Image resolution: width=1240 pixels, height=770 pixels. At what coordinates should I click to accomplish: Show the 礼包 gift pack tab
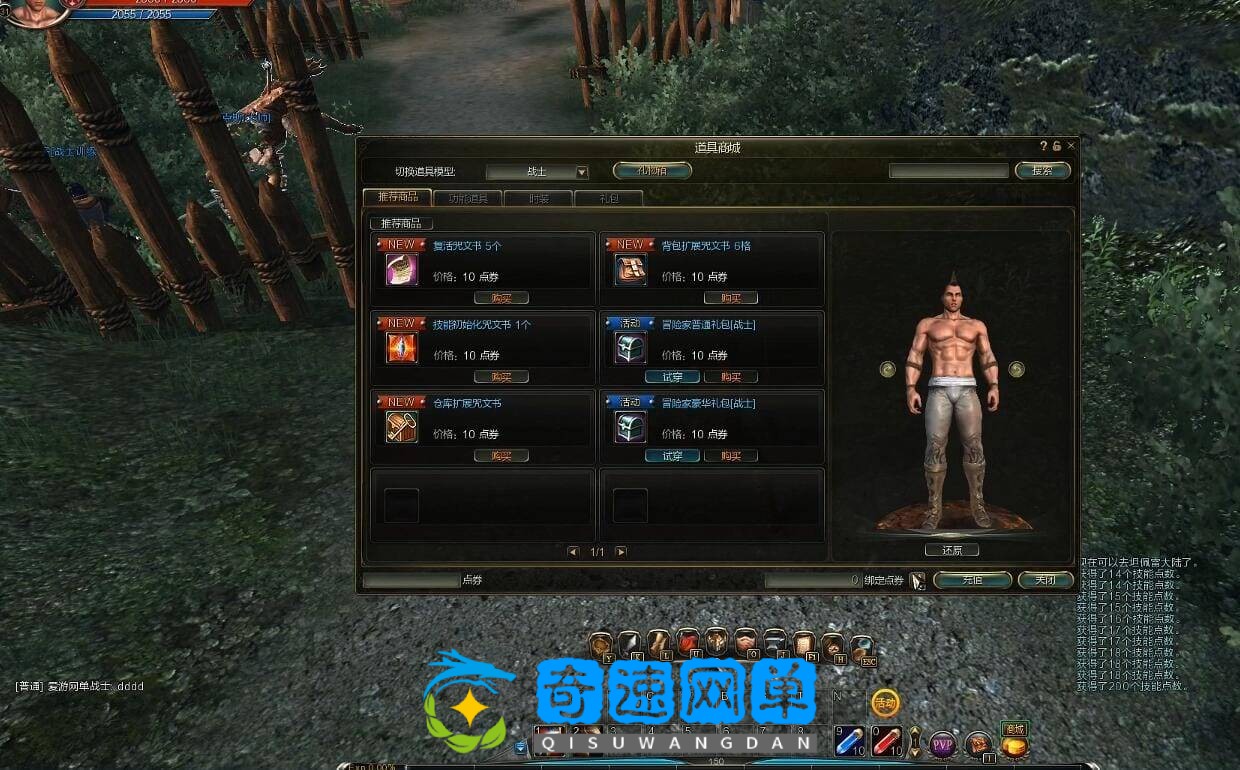click(x=608, y=198)
